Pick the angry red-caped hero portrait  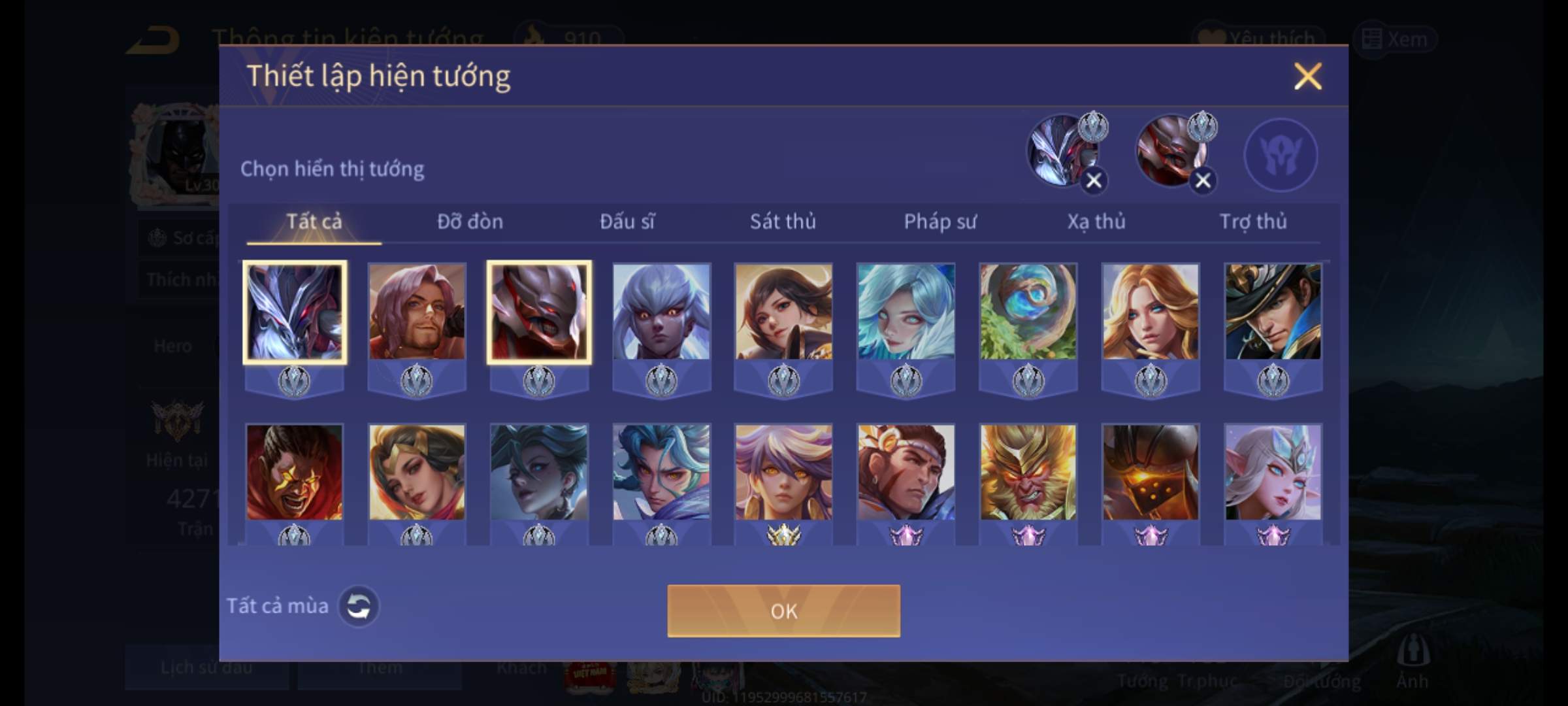294,473
